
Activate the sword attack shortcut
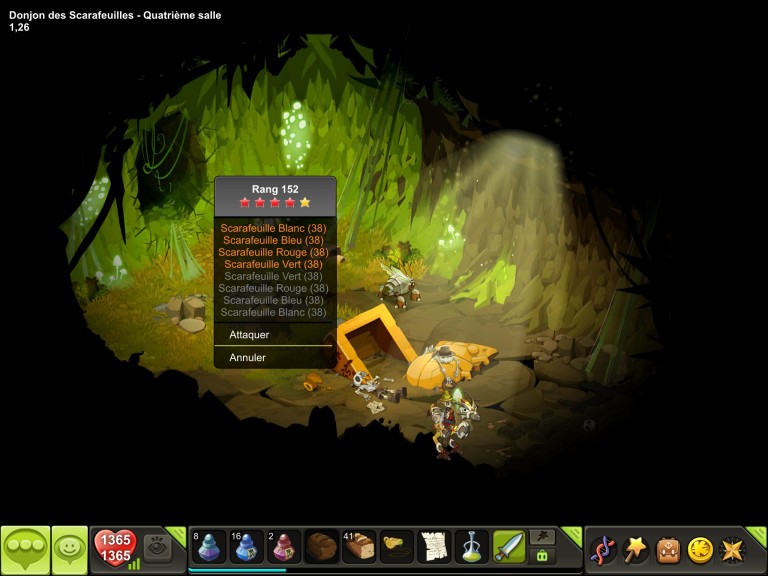tap(509, 547)
